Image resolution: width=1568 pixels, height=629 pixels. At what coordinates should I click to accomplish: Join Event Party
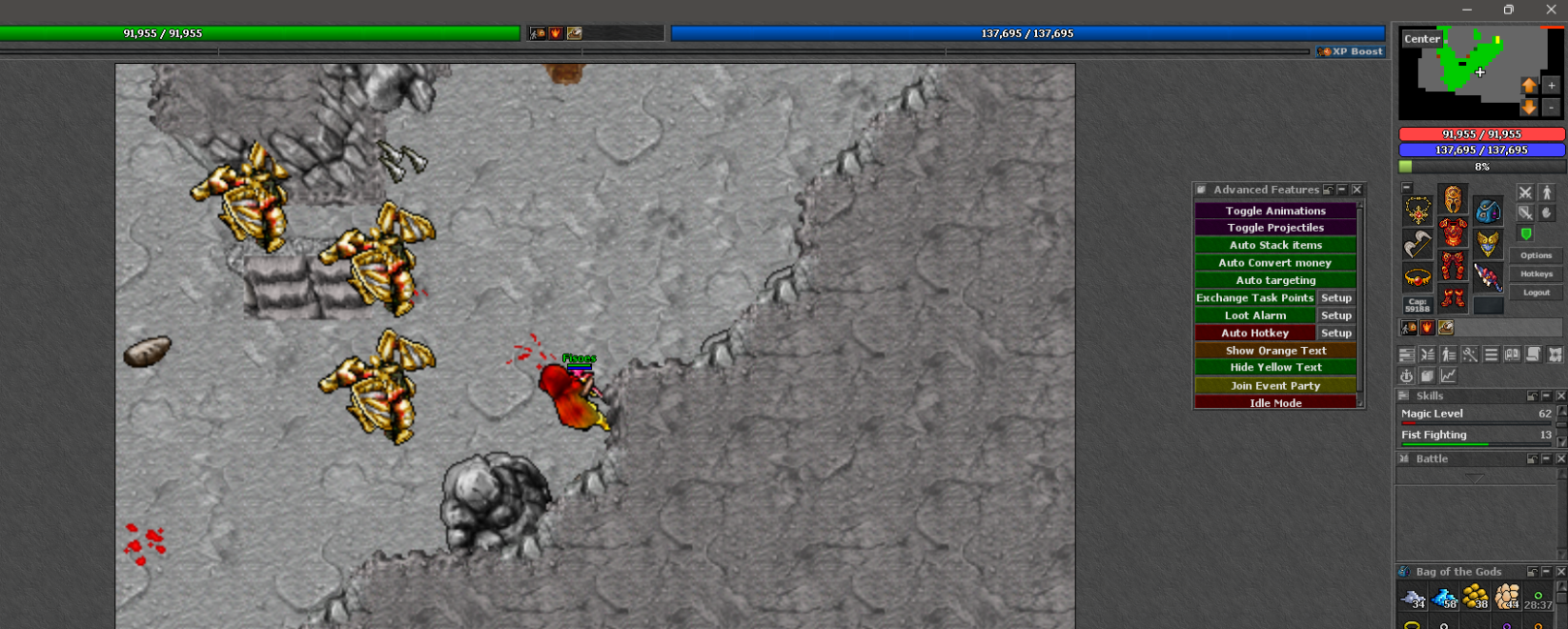1274,385
